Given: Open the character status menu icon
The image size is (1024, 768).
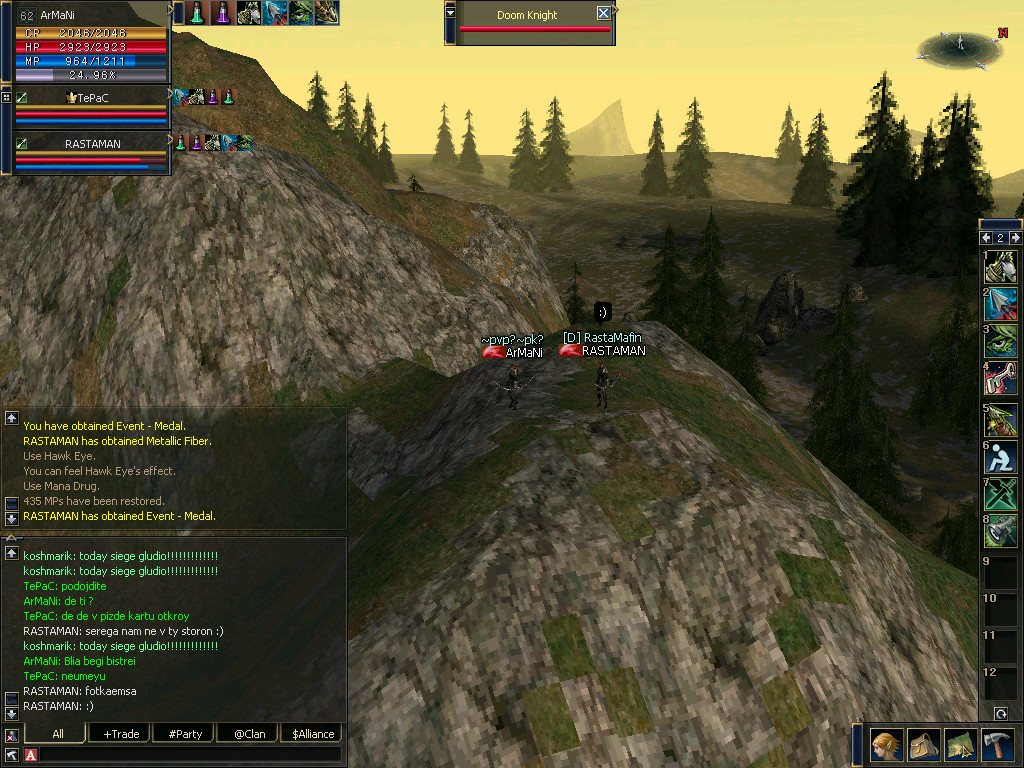Looking at the screenshot, I should [x=887, y=746].
